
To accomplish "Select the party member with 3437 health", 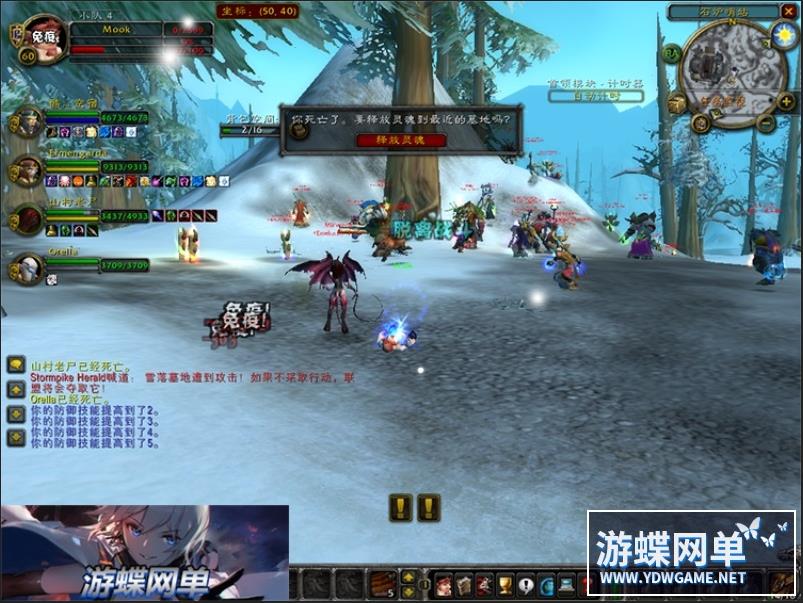I will click(27, 218).
